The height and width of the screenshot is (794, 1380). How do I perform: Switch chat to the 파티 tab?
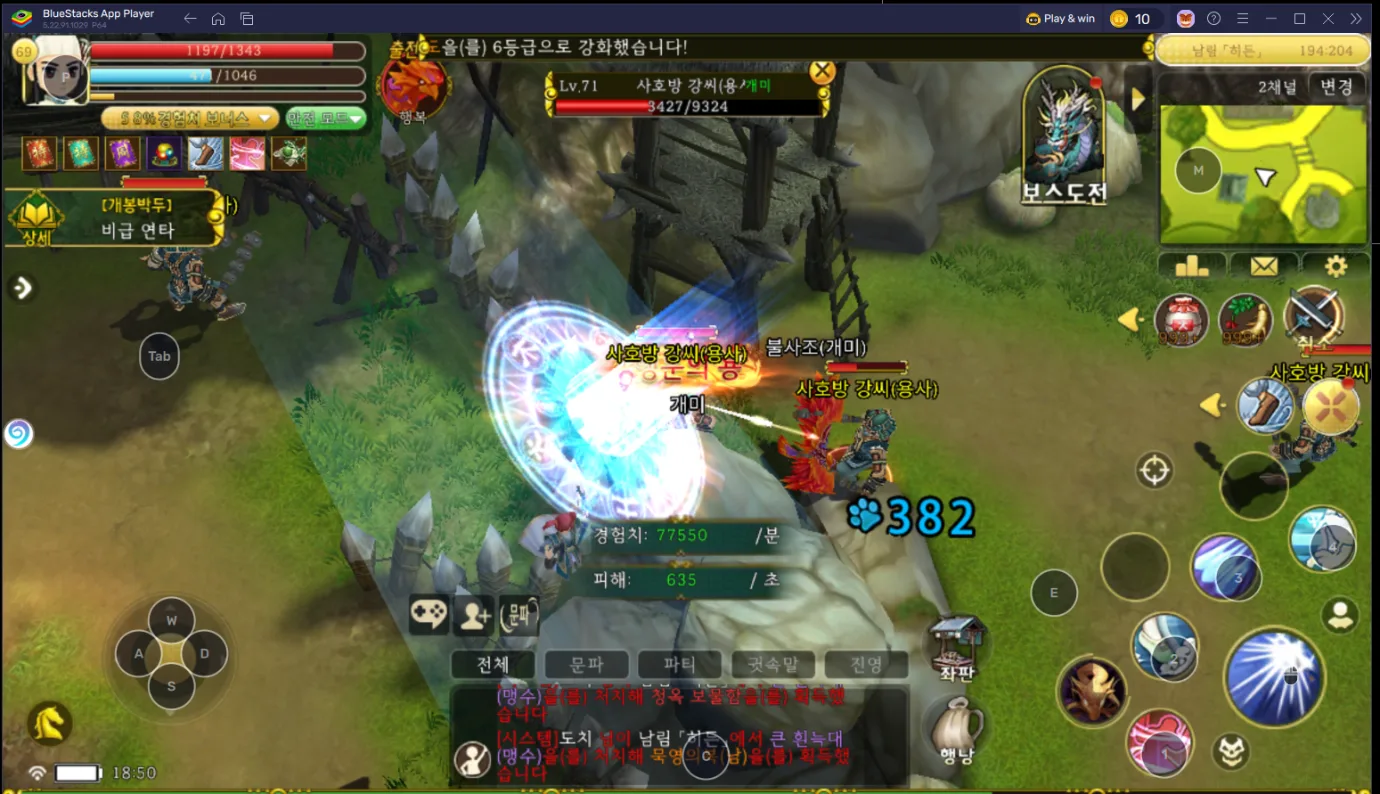click(680, 664)
